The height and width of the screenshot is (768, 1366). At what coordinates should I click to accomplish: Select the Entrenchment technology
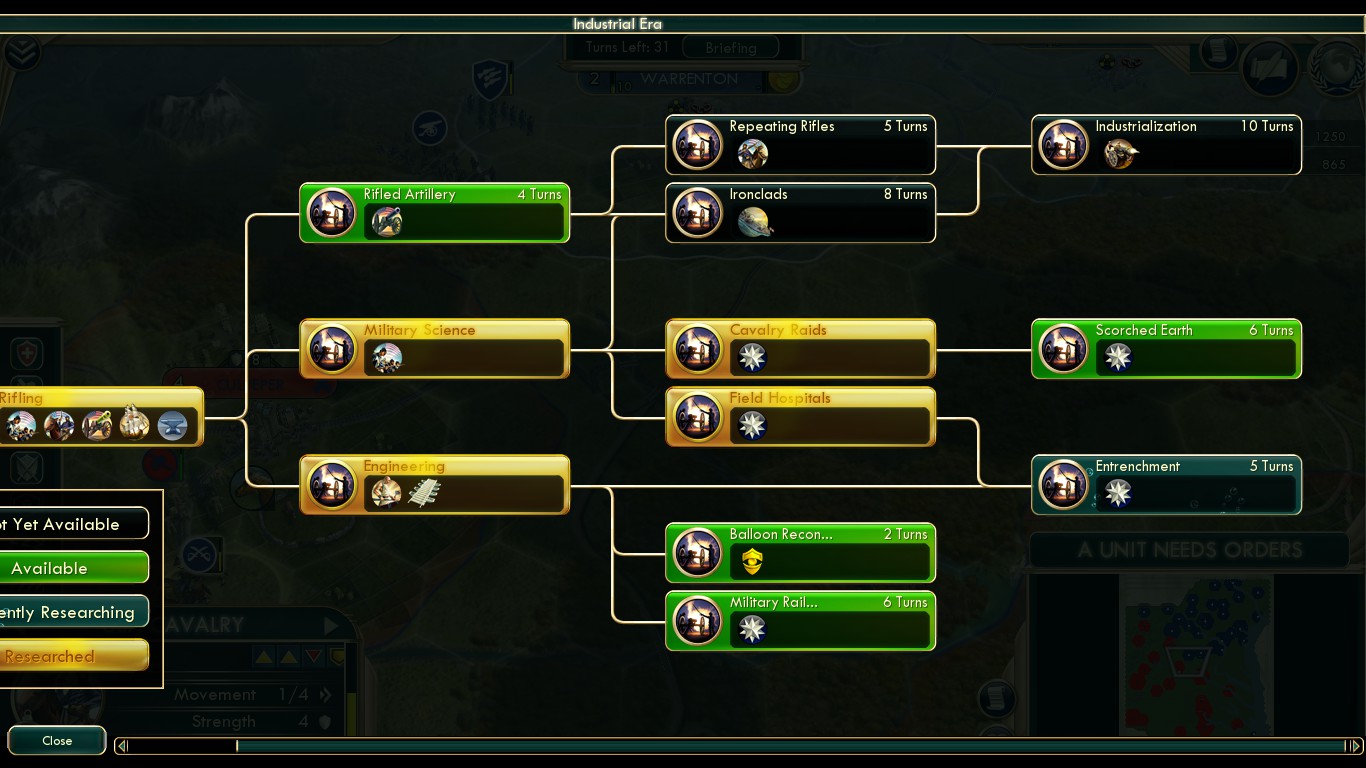1166,484
